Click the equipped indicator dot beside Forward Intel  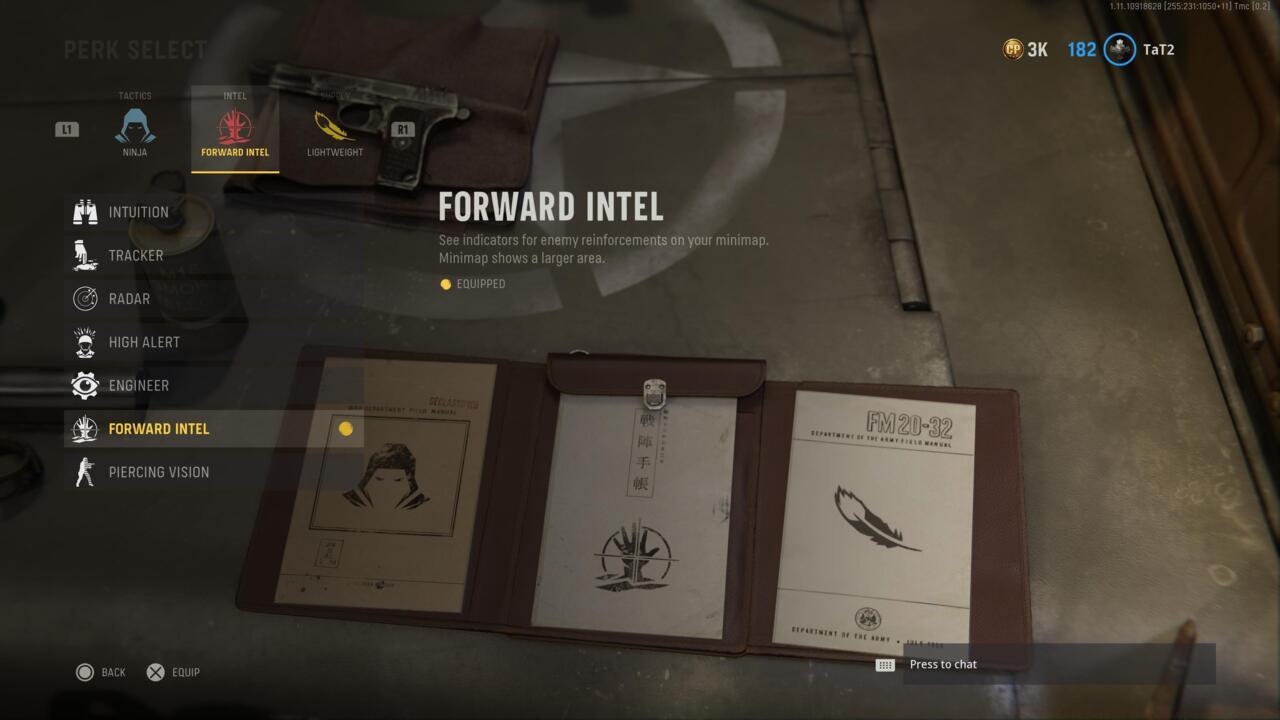click(x=344, y=428)
